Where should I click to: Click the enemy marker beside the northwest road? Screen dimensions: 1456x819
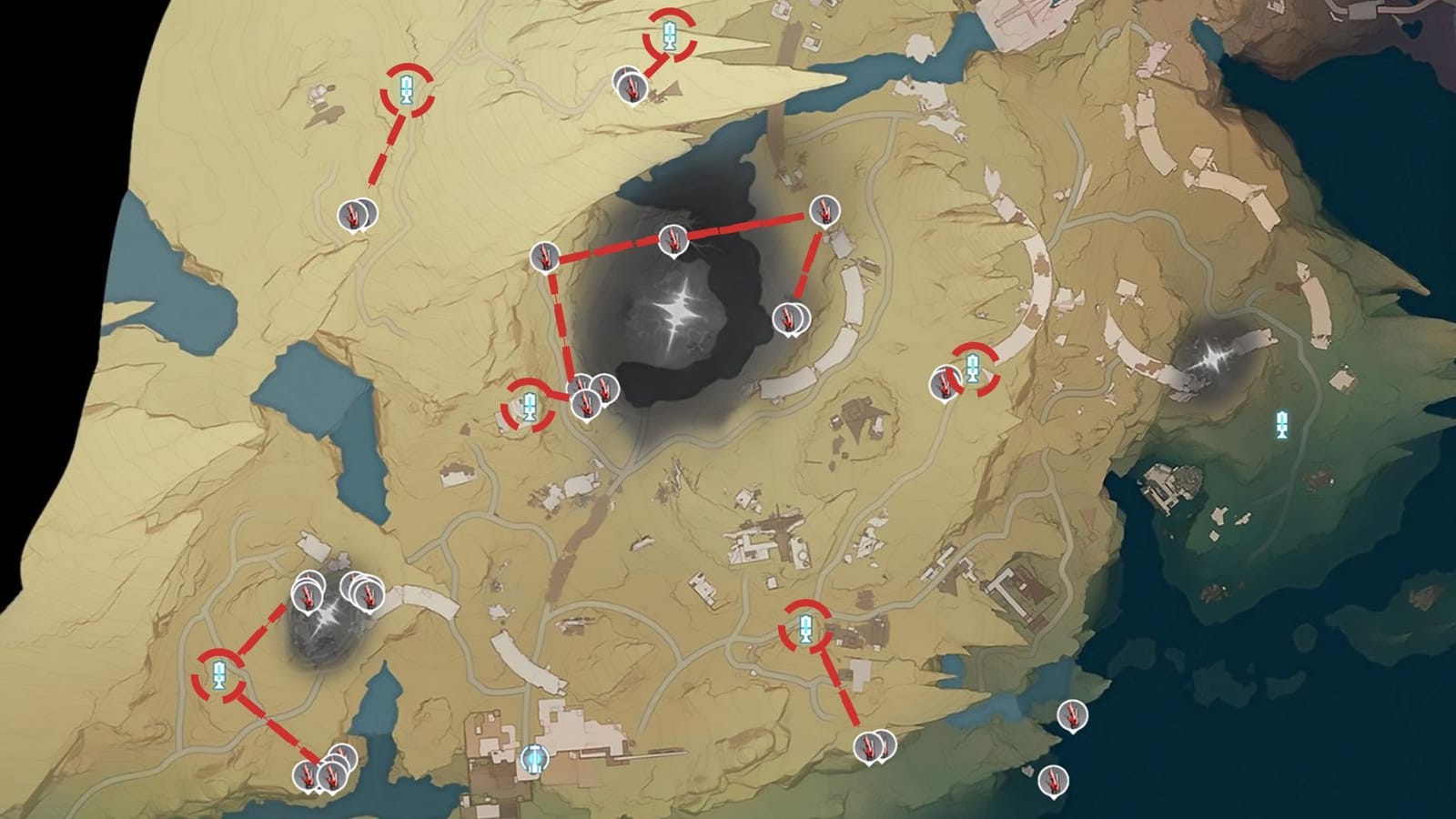353,214
